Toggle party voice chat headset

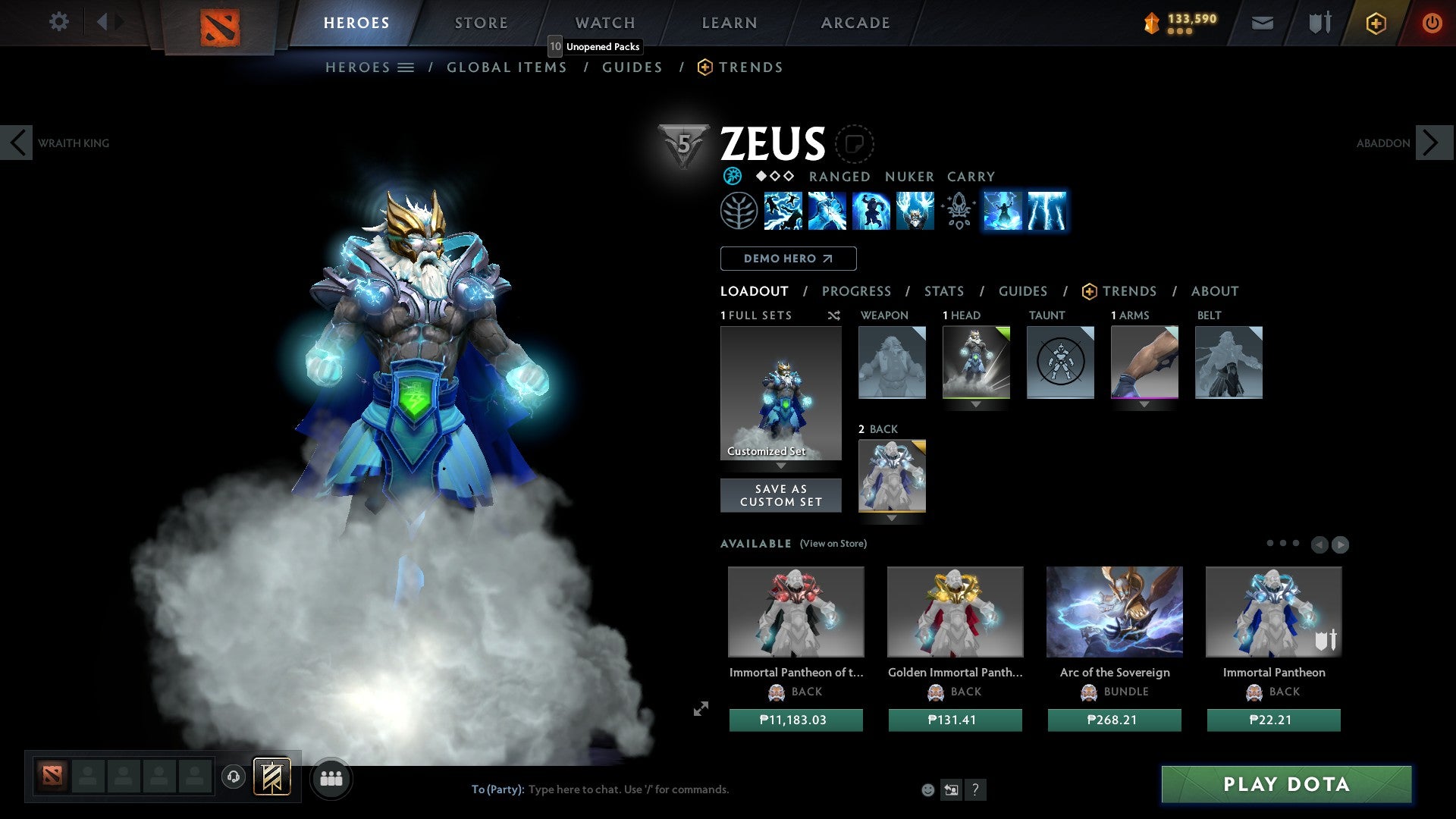234,777
